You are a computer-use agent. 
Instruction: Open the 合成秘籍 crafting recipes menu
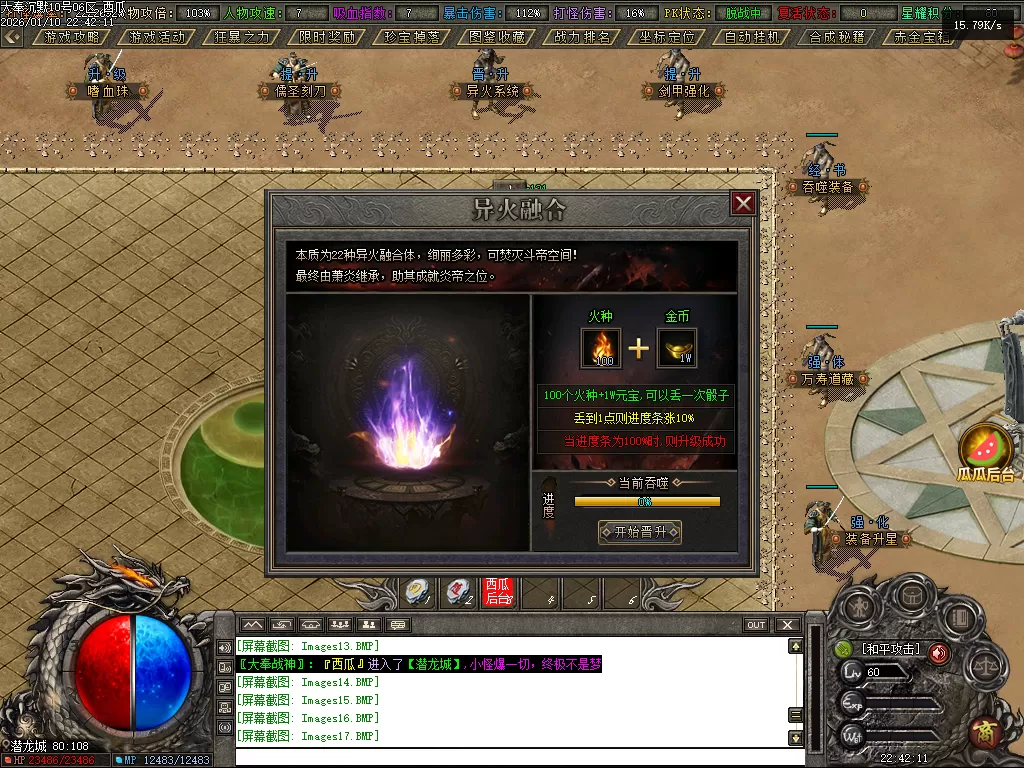point(837,37)
